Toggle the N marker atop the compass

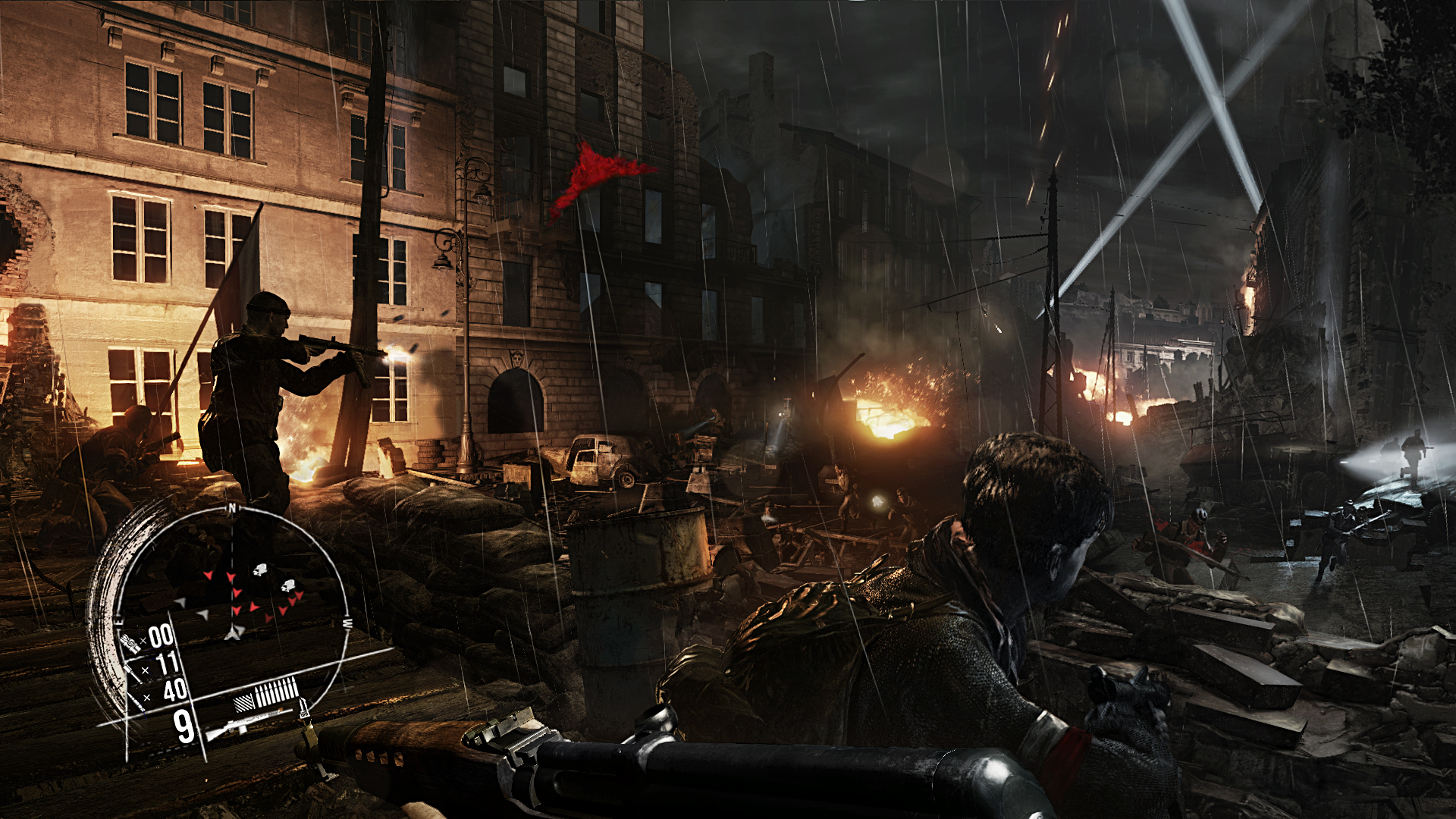[x=232, y=506]
